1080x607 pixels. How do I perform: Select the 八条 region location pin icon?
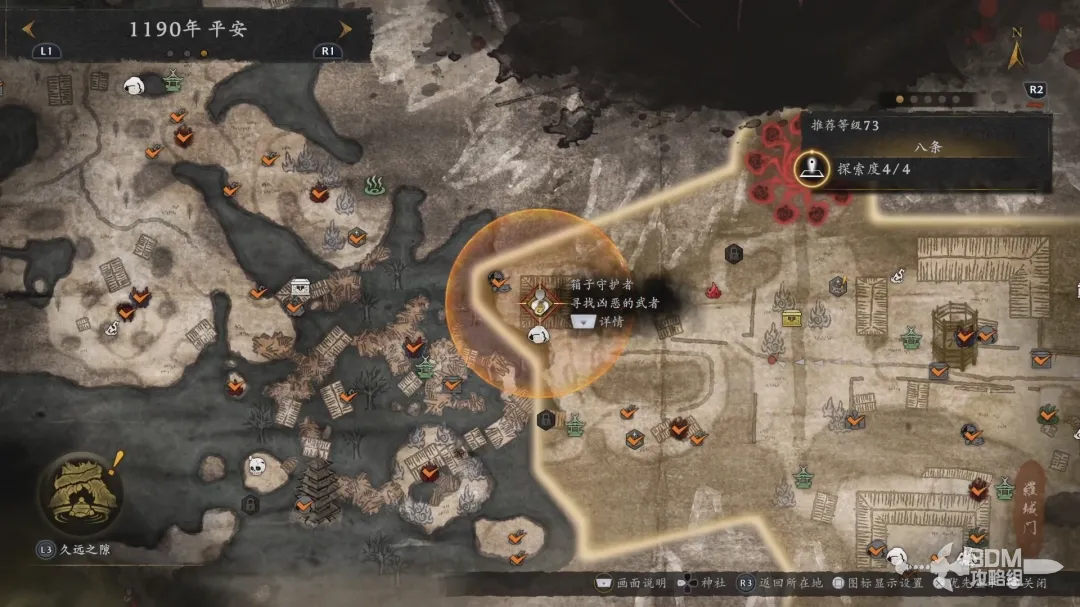[x=813, y=168]
